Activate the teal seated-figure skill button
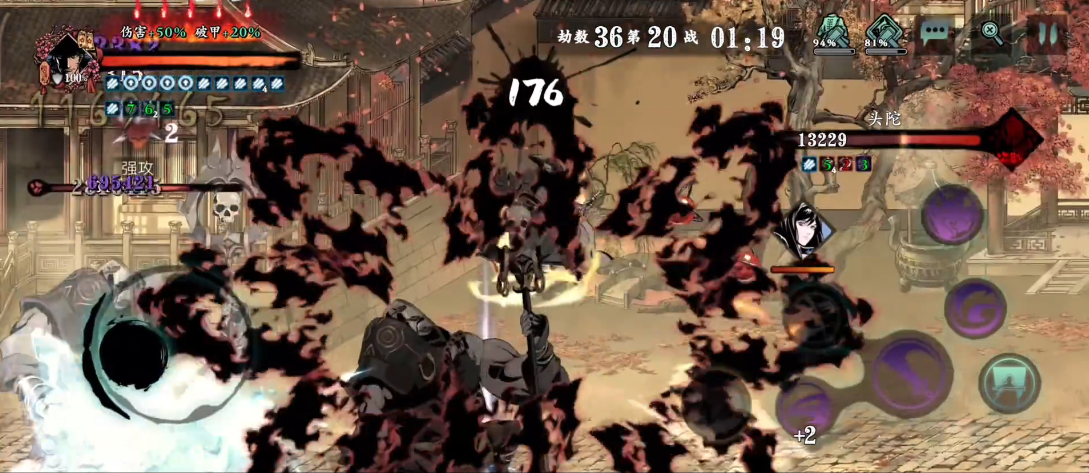1089x473 pixels. 1009,383
